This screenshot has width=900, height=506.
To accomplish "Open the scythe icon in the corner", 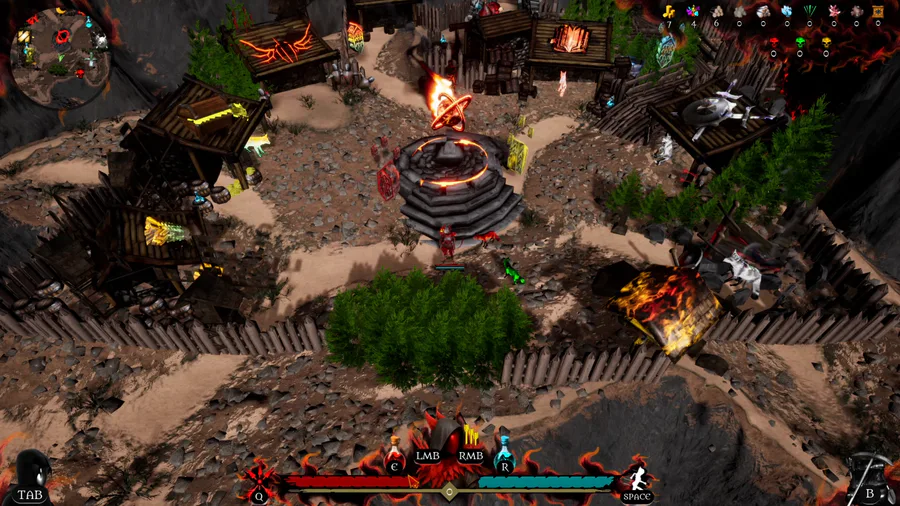I will click(x=868, y=476).
